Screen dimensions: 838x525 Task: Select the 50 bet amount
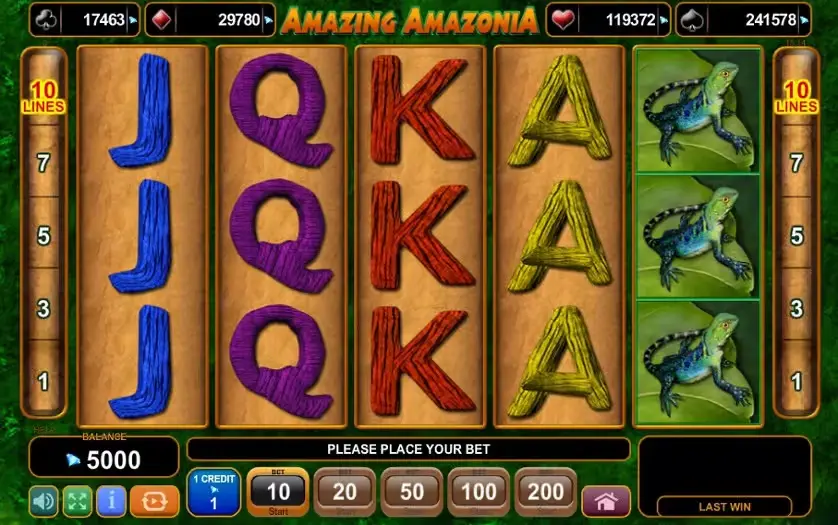tap(412, 492)
